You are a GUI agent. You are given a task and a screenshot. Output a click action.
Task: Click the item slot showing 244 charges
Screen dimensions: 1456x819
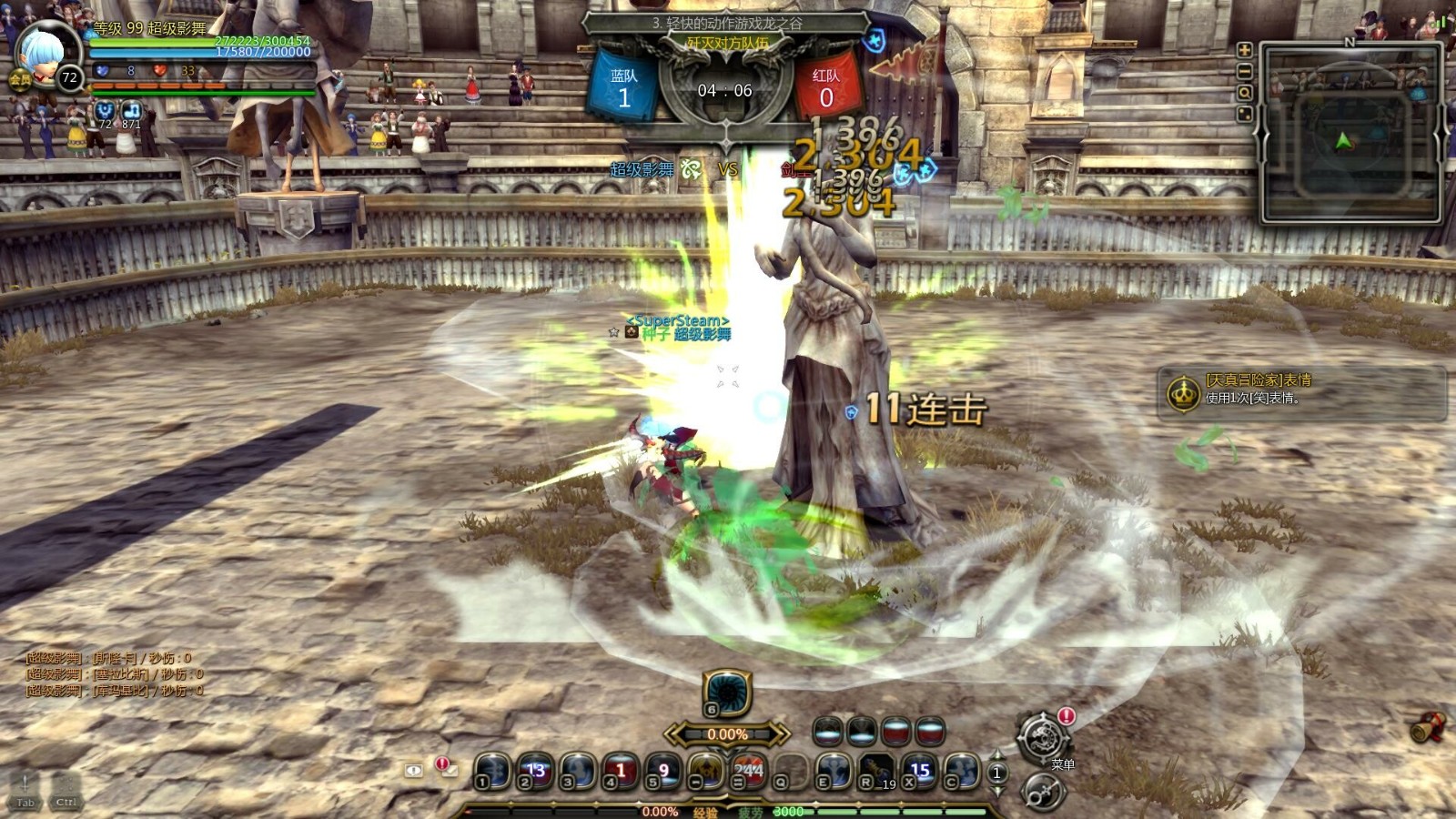click(746, 771)
